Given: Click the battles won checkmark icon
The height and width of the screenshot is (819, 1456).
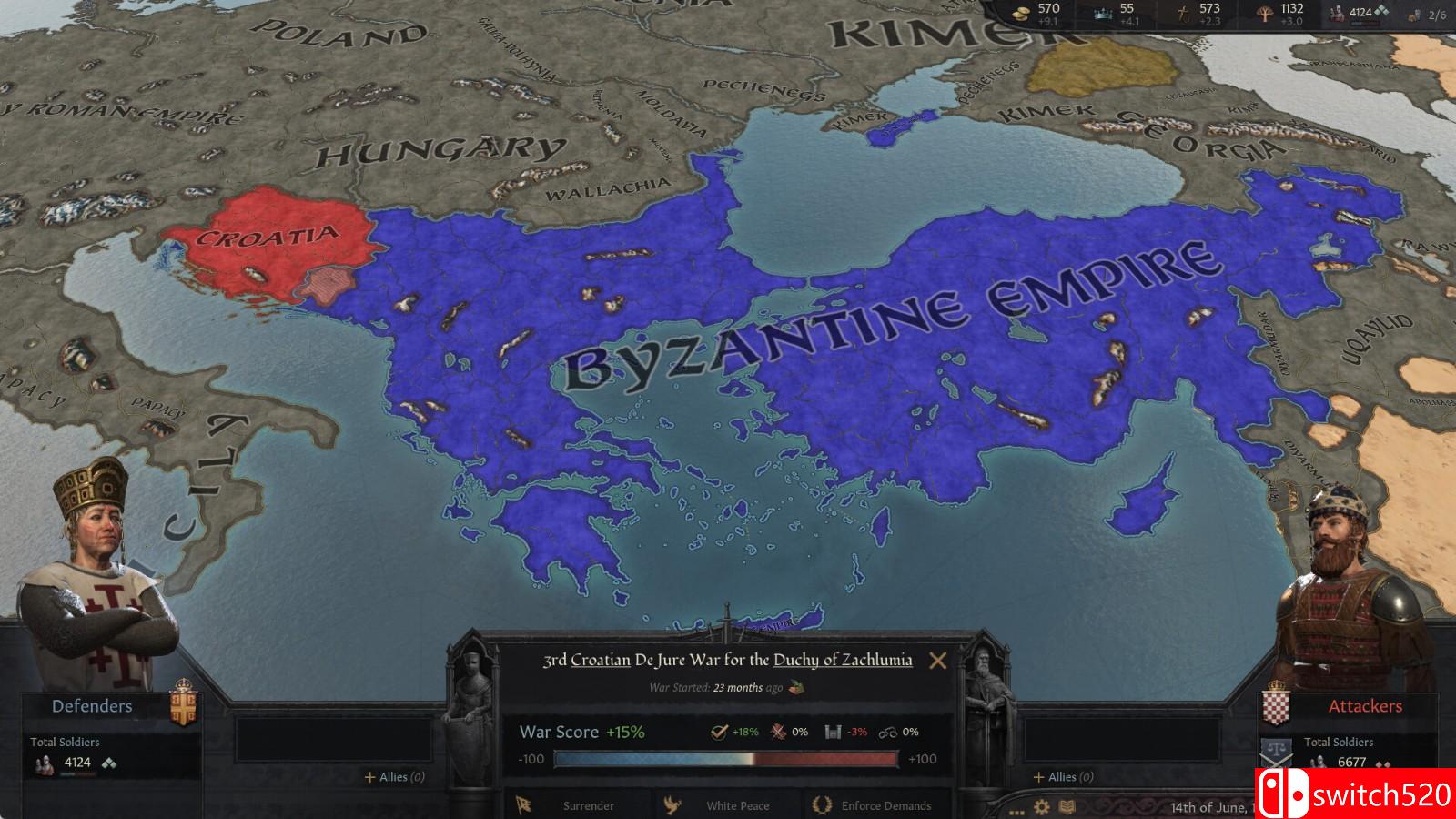Looking at the screenshot, I should coord(718,733).
